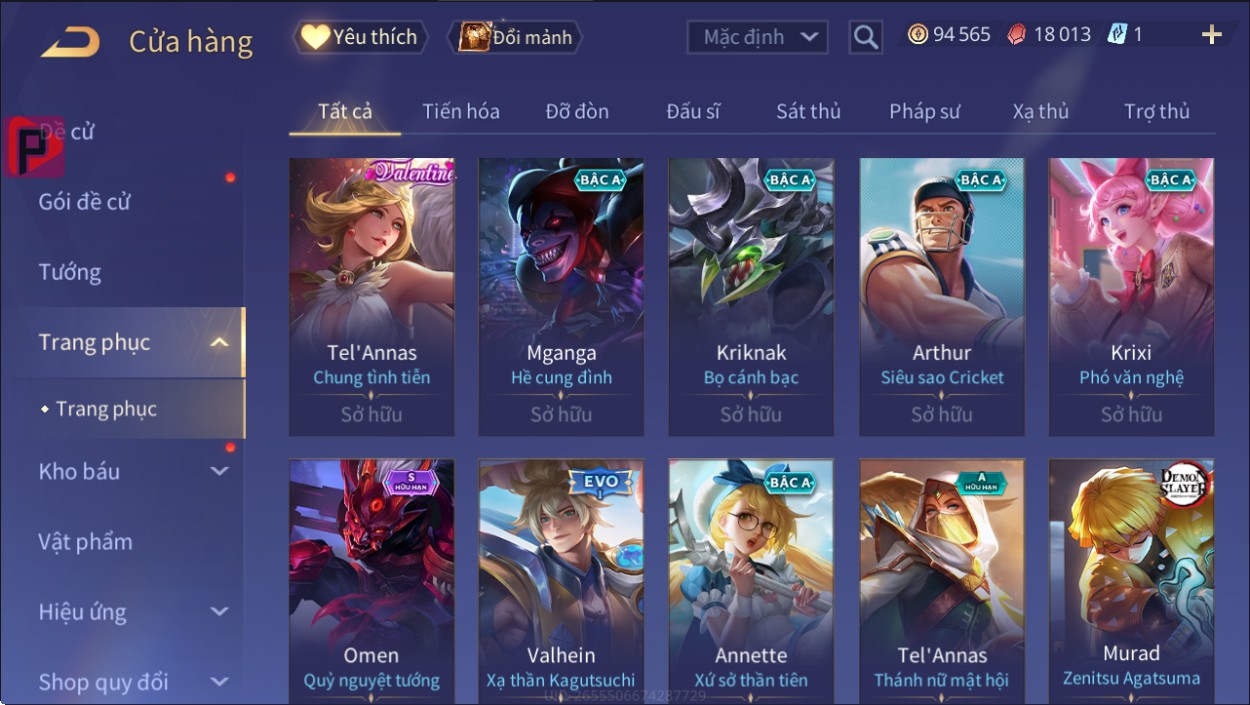Filter by the Trợ thủ tab
This screenshot has width=1250, height=705.
[1156, 112]
